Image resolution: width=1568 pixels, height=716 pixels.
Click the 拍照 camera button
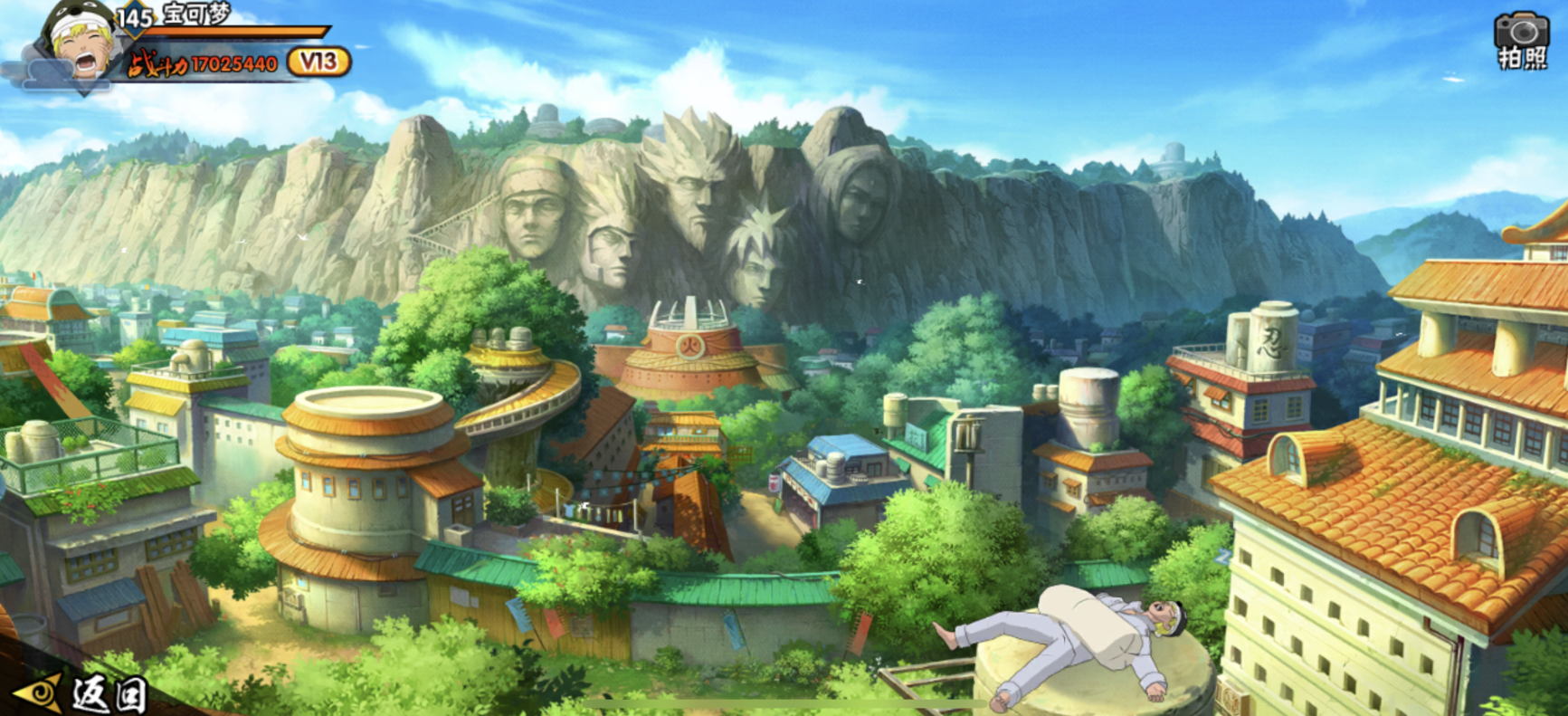pyautogui.click(x=1522, y=40)
